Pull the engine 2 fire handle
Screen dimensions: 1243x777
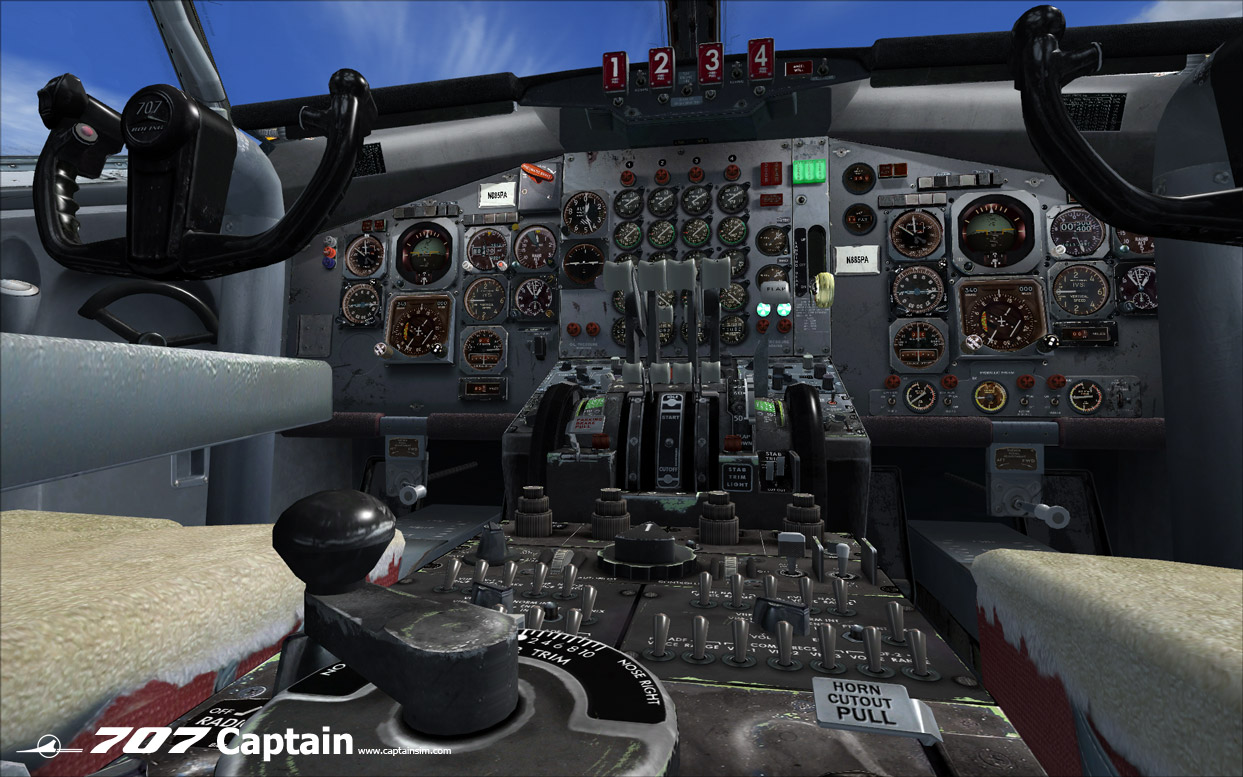pyautogui.click(x=661, y=67)
